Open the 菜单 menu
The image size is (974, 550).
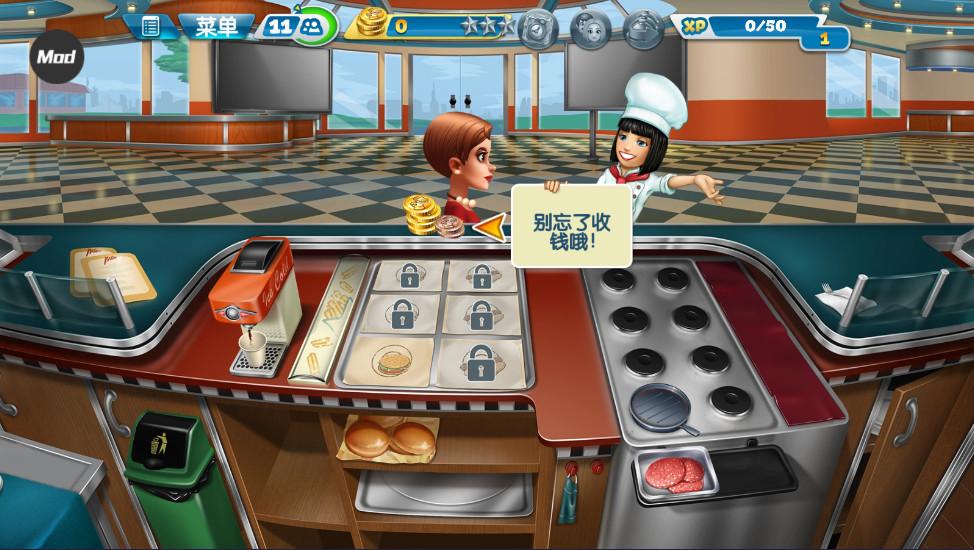coord(216,26)
